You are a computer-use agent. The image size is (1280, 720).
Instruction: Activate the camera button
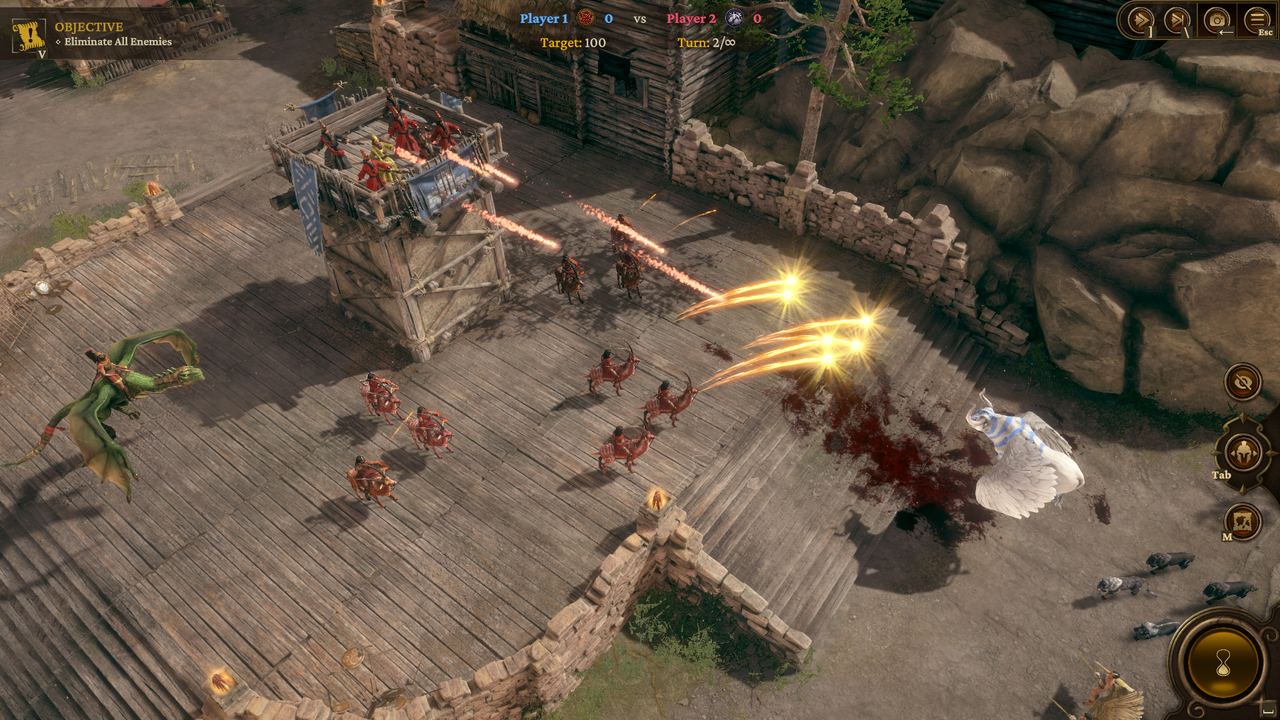(1217, 19)
